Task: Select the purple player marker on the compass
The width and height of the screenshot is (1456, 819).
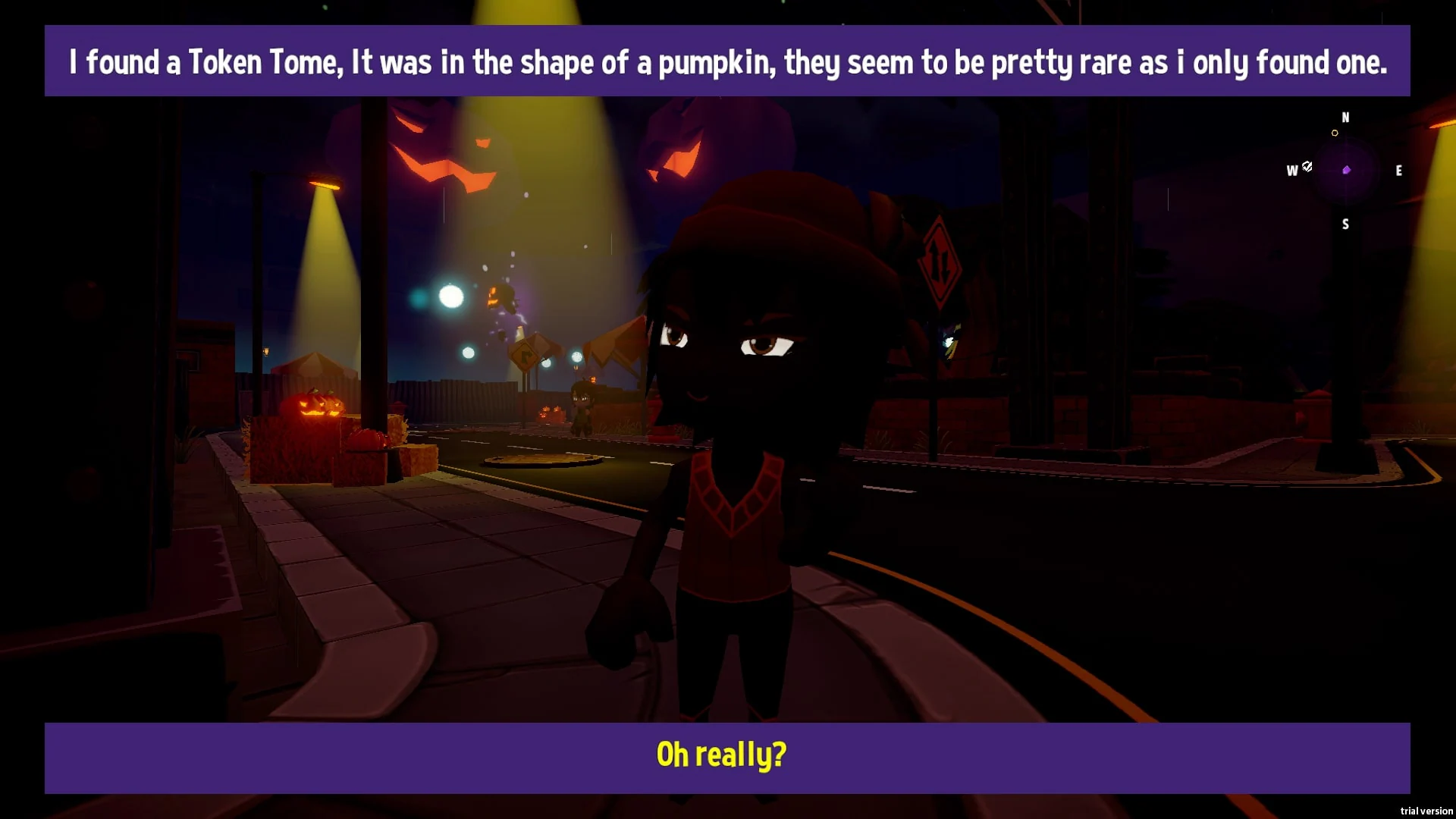Action: tap(1347, 170)
